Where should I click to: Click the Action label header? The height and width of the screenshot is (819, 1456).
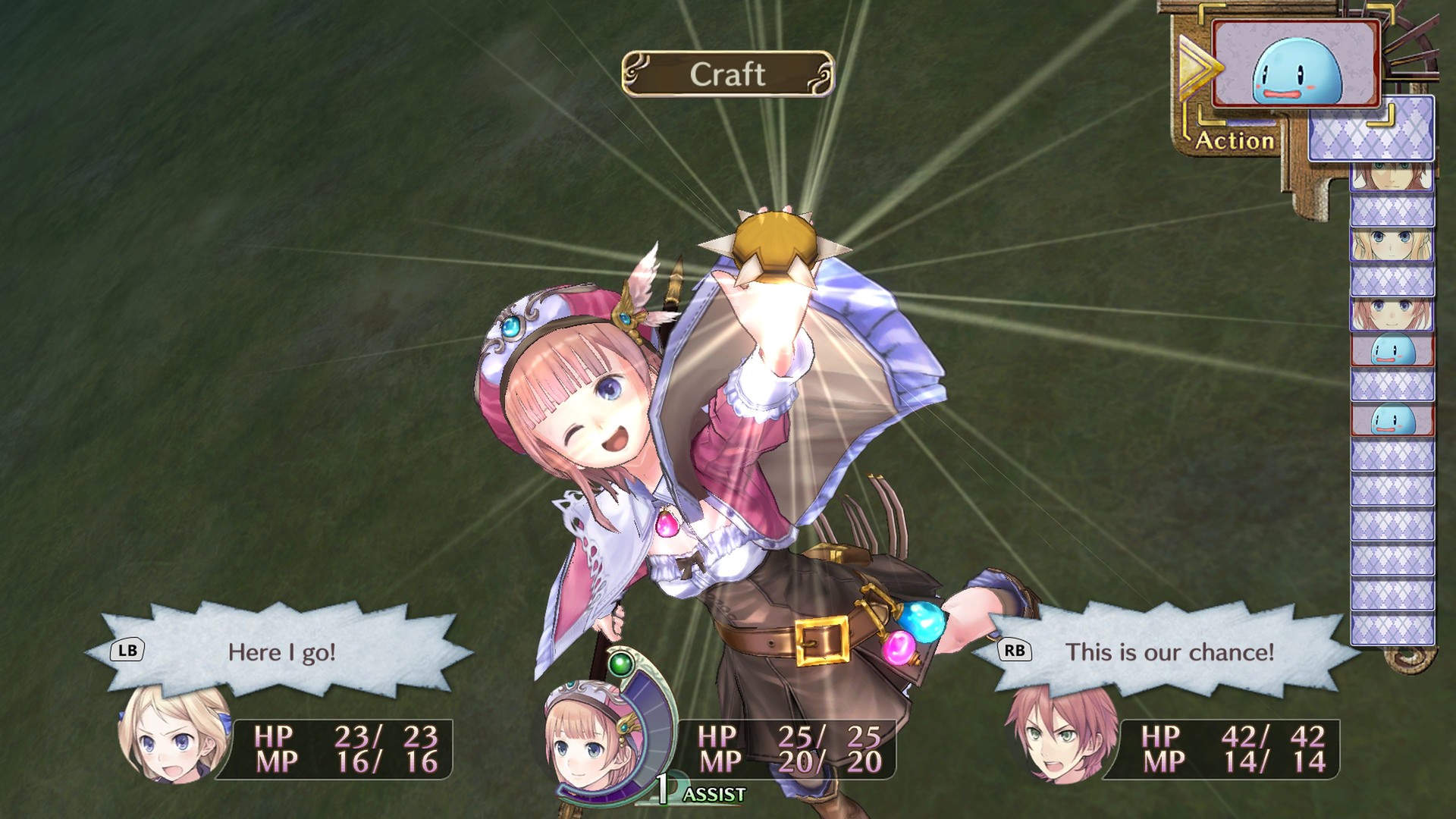(1234, 140)
